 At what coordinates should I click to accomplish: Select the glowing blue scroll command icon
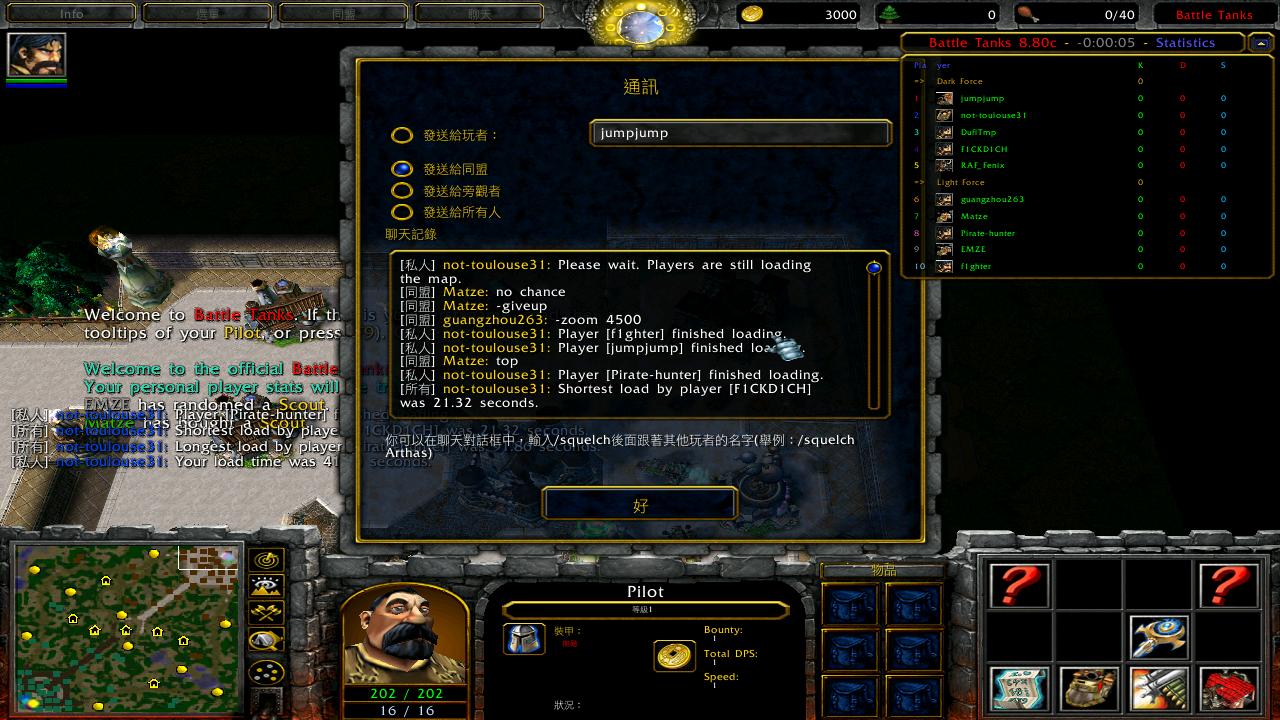[x=1019, y=689]
